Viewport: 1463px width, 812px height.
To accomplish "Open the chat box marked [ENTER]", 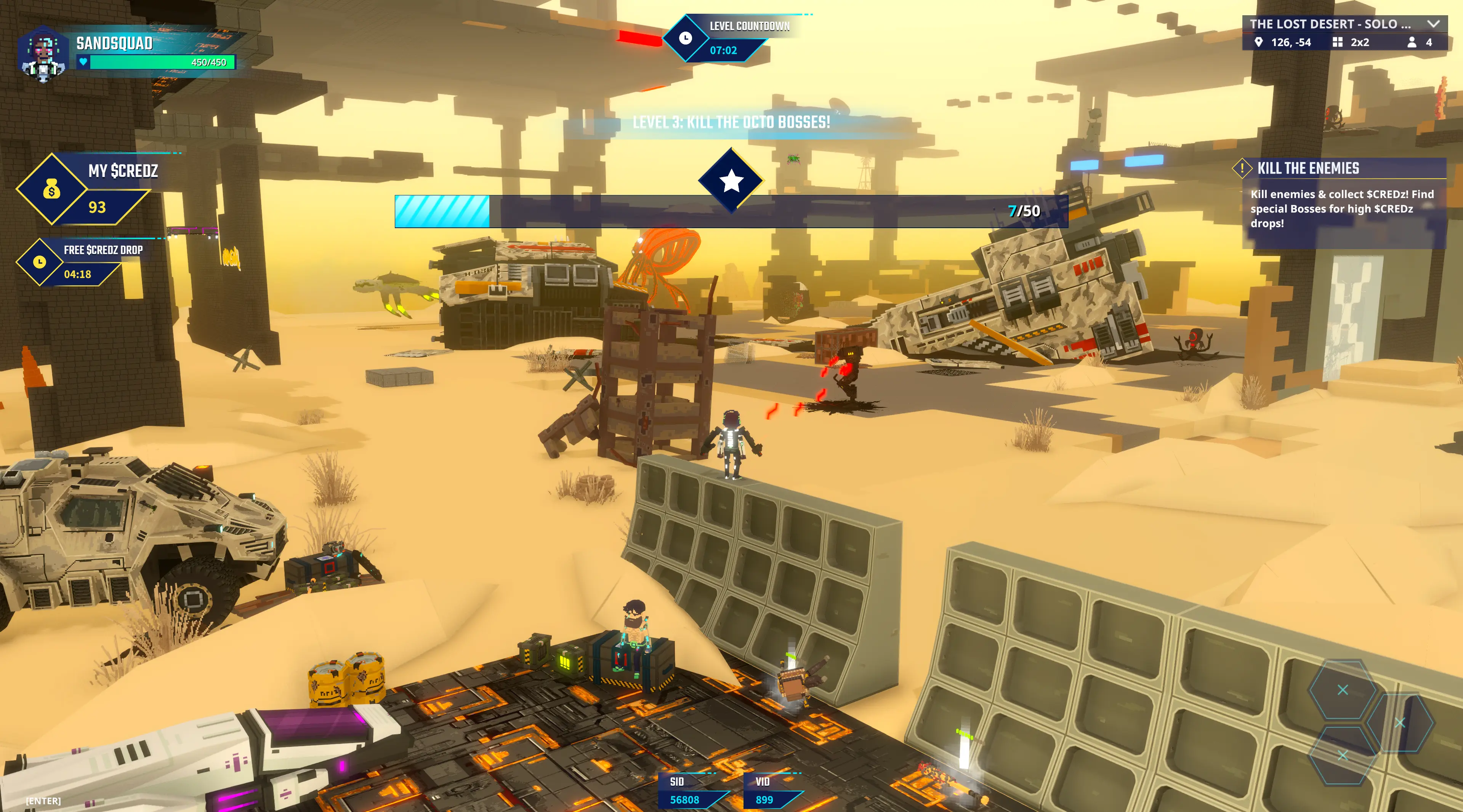I will coord(43,801).
